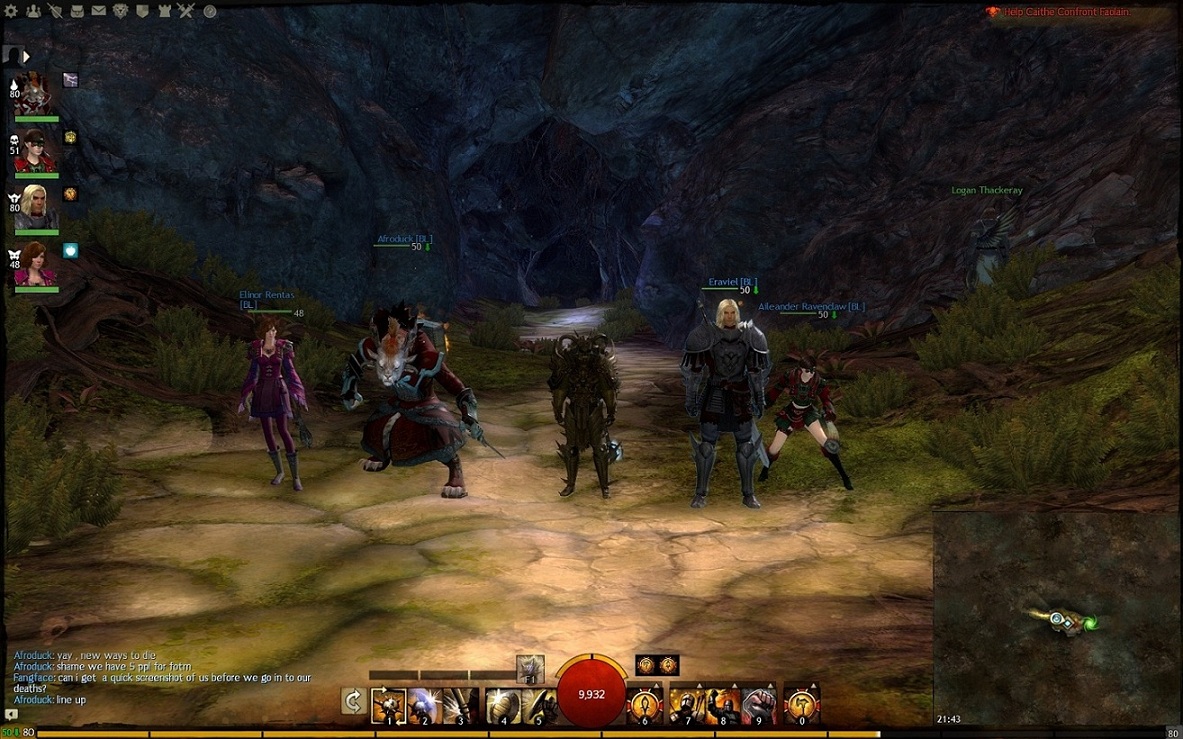Viewport: 1183px width, 739px height.
Task: Trigger the F1 burst skill
Action: (530, 668)
